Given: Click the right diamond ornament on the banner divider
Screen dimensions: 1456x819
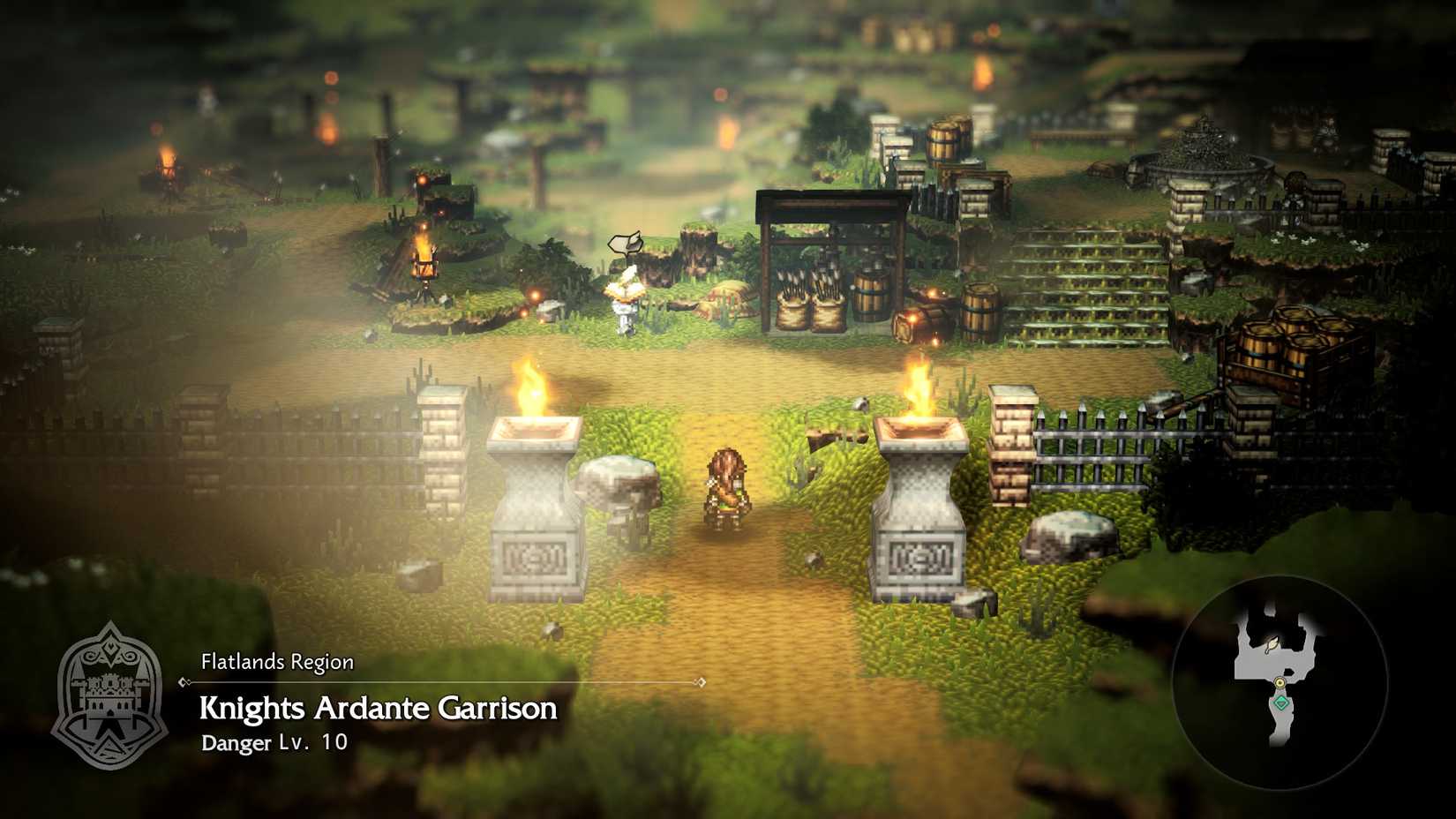Looking at the screenshot, I should click(x=701, y=682).
